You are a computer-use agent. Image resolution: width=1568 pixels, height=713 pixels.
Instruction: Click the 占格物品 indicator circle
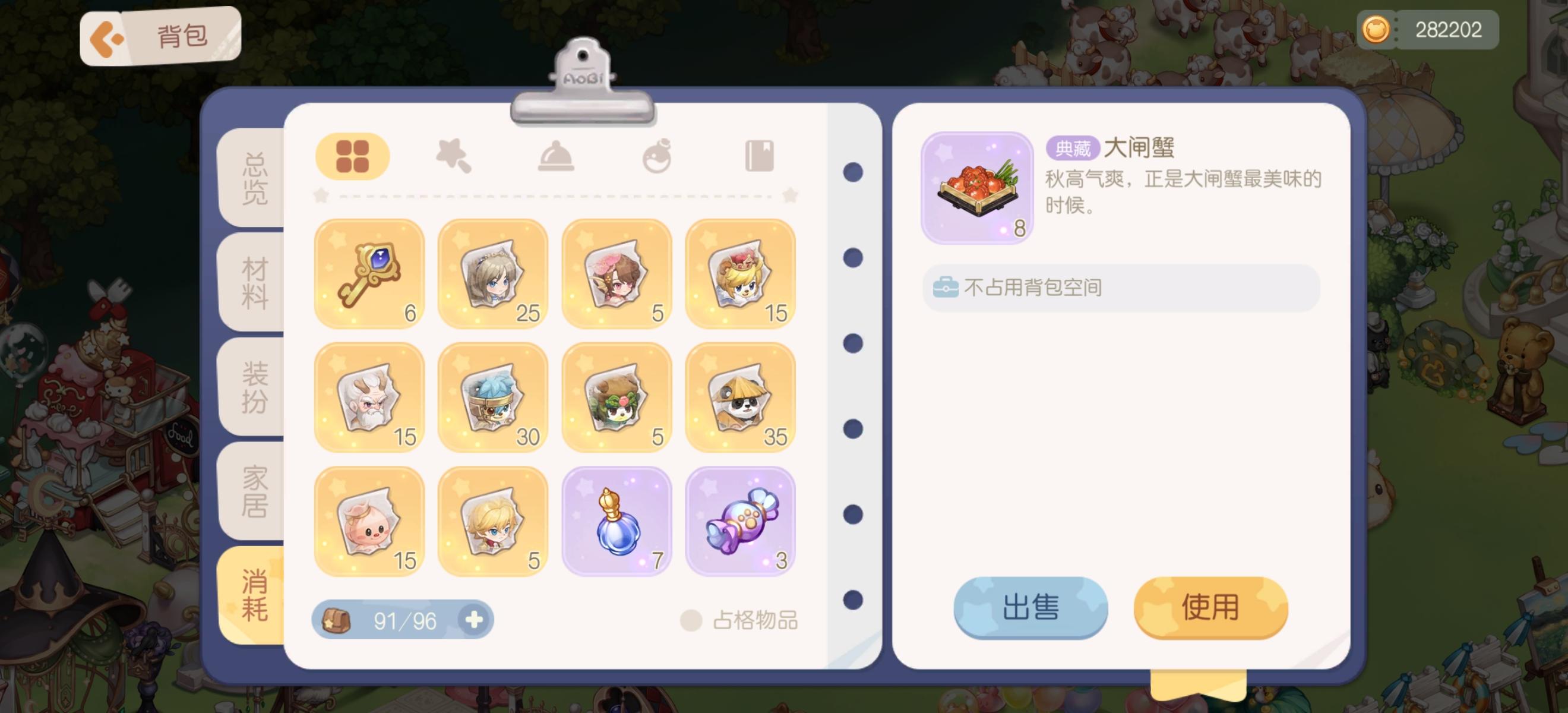click(x=691, y=620)
